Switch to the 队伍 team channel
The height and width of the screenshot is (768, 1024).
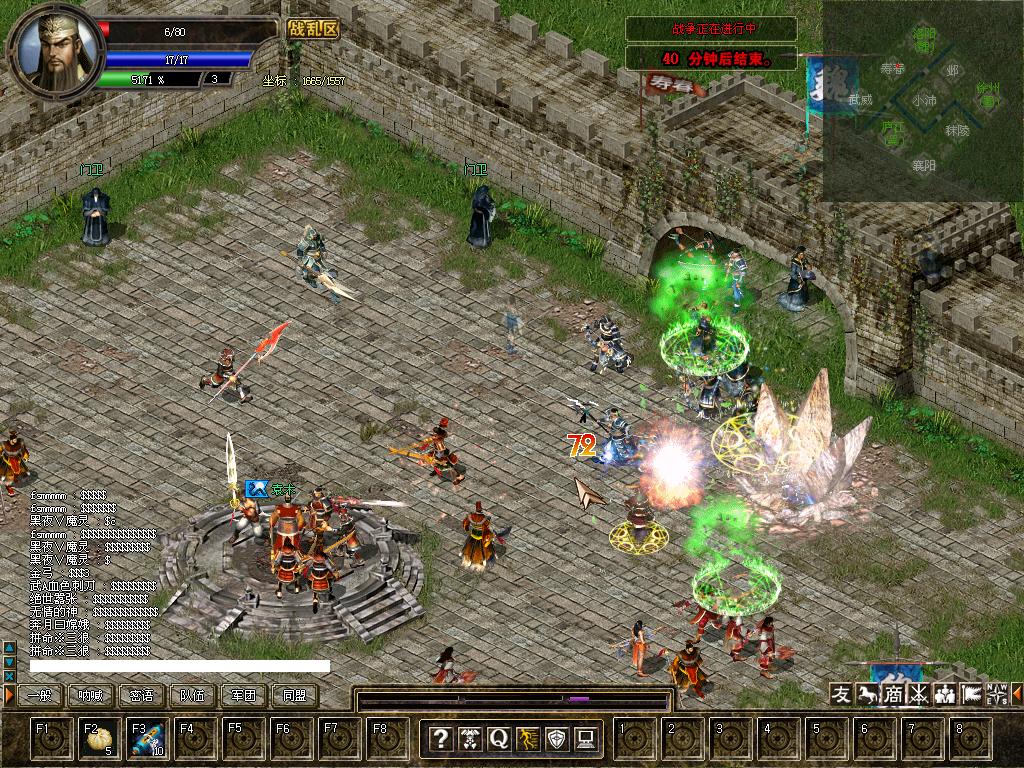point(193,695)
